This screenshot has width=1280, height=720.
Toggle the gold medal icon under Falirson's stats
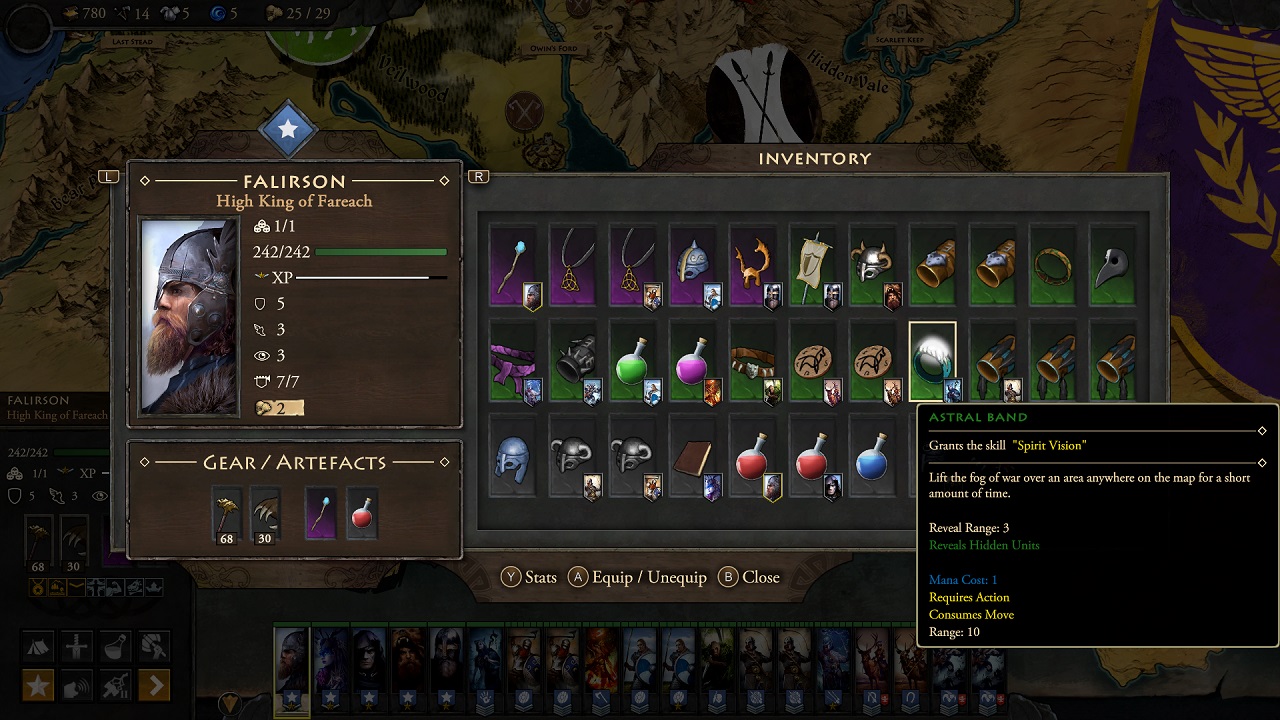tap(38, 587)
